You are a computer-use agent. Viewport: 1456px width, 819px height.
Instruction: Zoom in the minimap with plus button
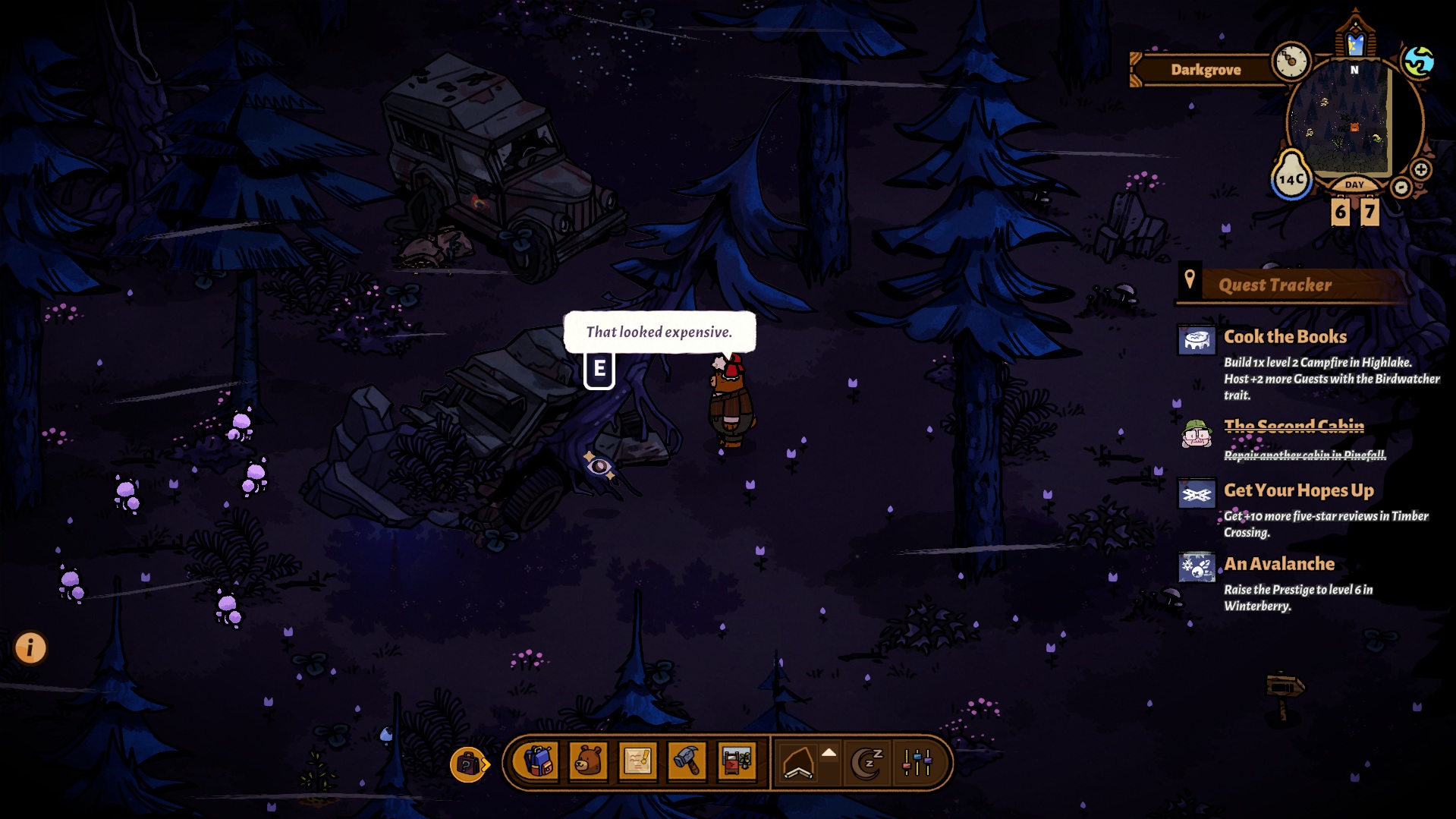(x=1421, y=170)
